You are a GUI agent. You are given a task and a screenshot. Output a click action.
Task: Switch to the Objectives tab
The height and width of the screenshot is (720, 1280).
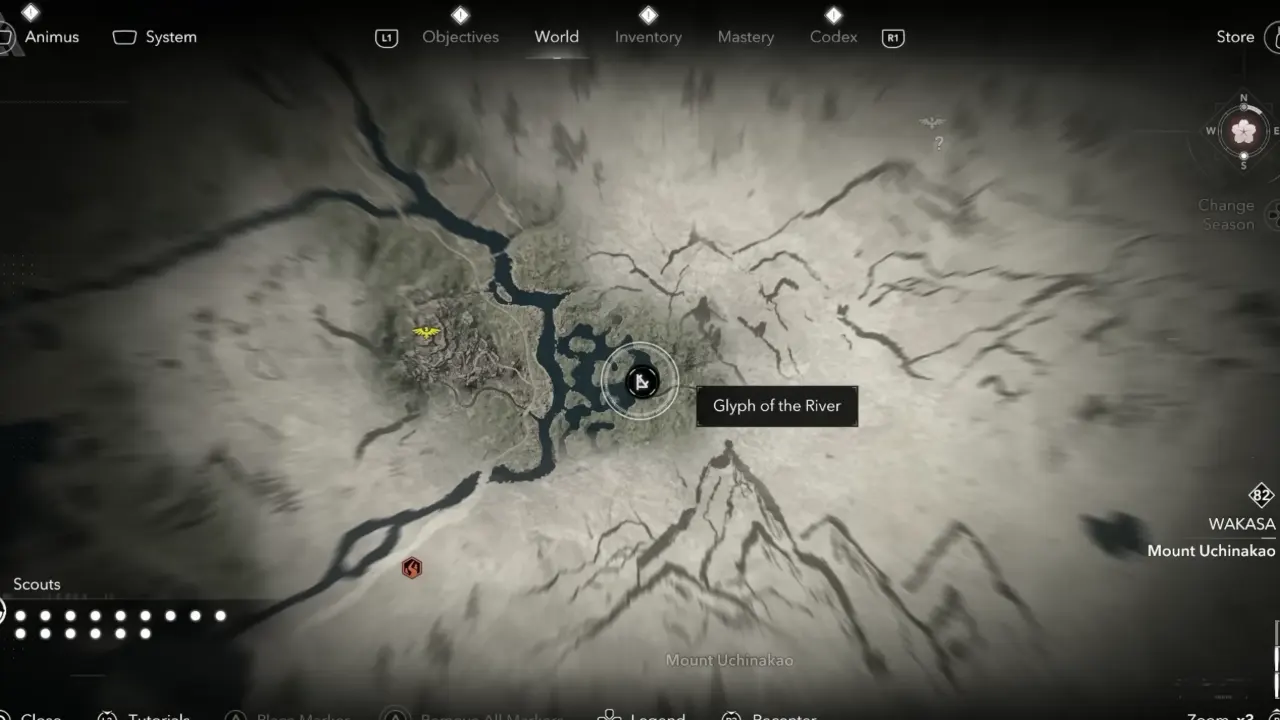click(x=460, y=37)
